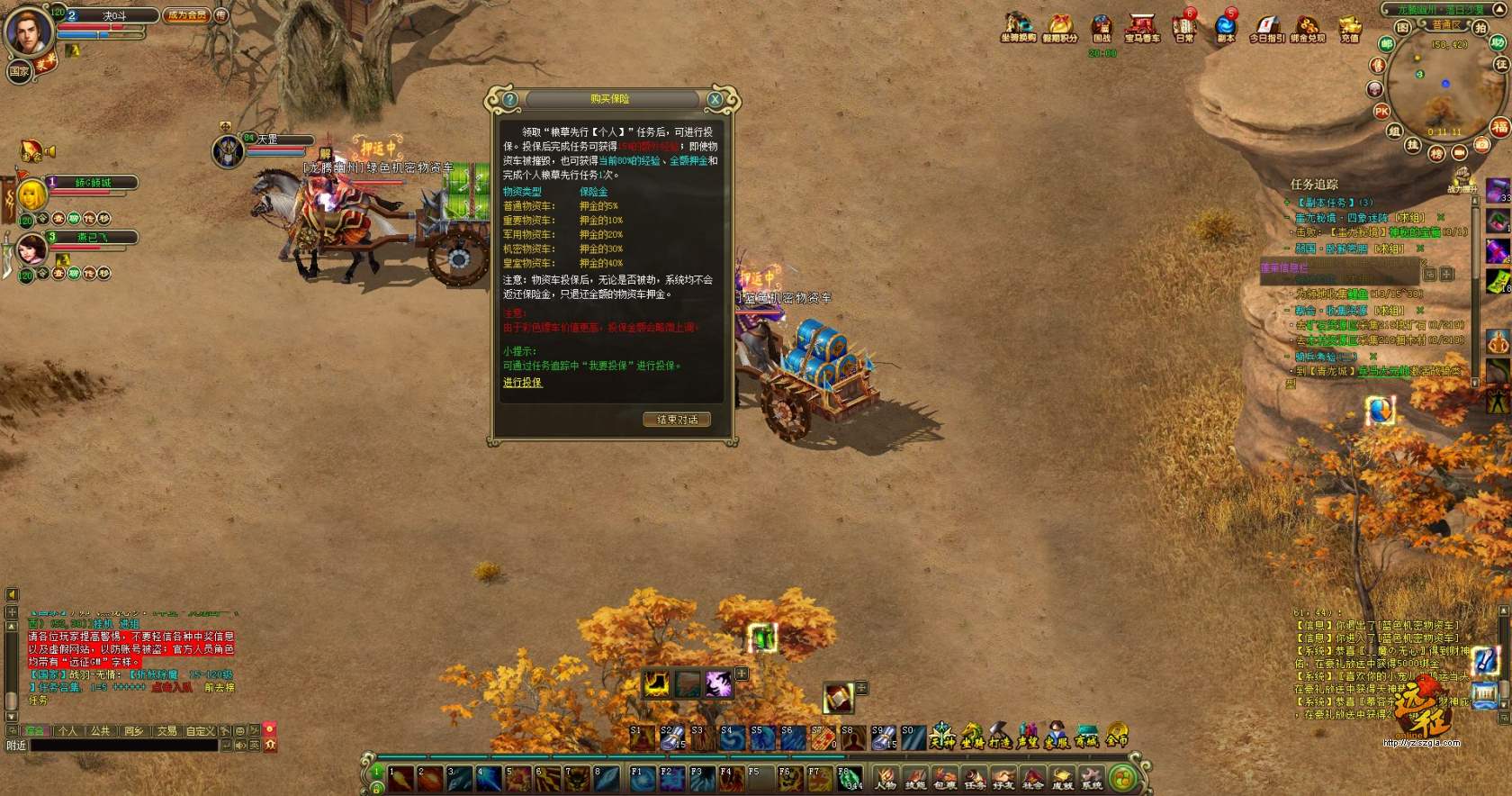Click the 成为会员 membership button
Screen dimensions: 1512x796
[x=186, y=15]
